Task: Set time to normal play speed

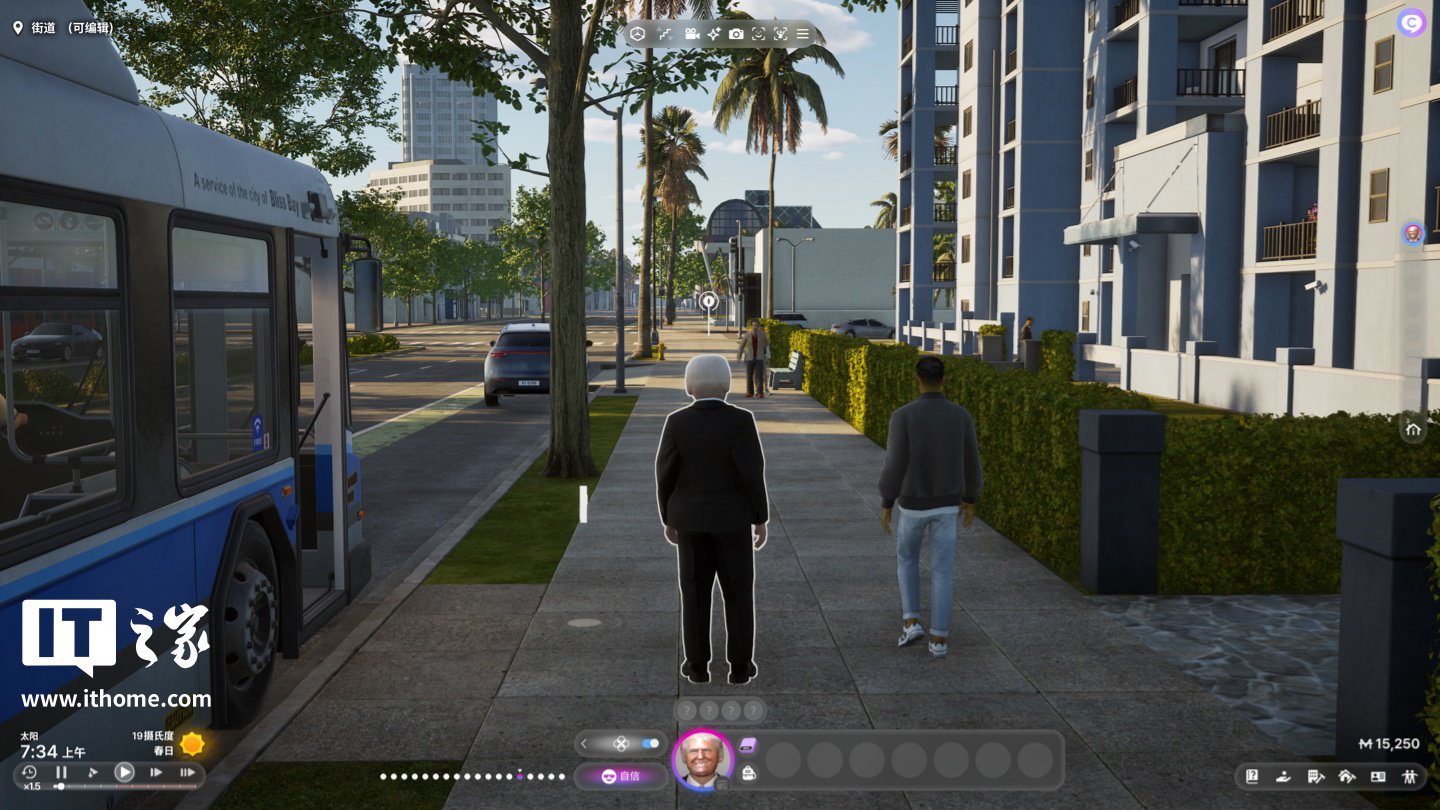Action: point(124,772)
